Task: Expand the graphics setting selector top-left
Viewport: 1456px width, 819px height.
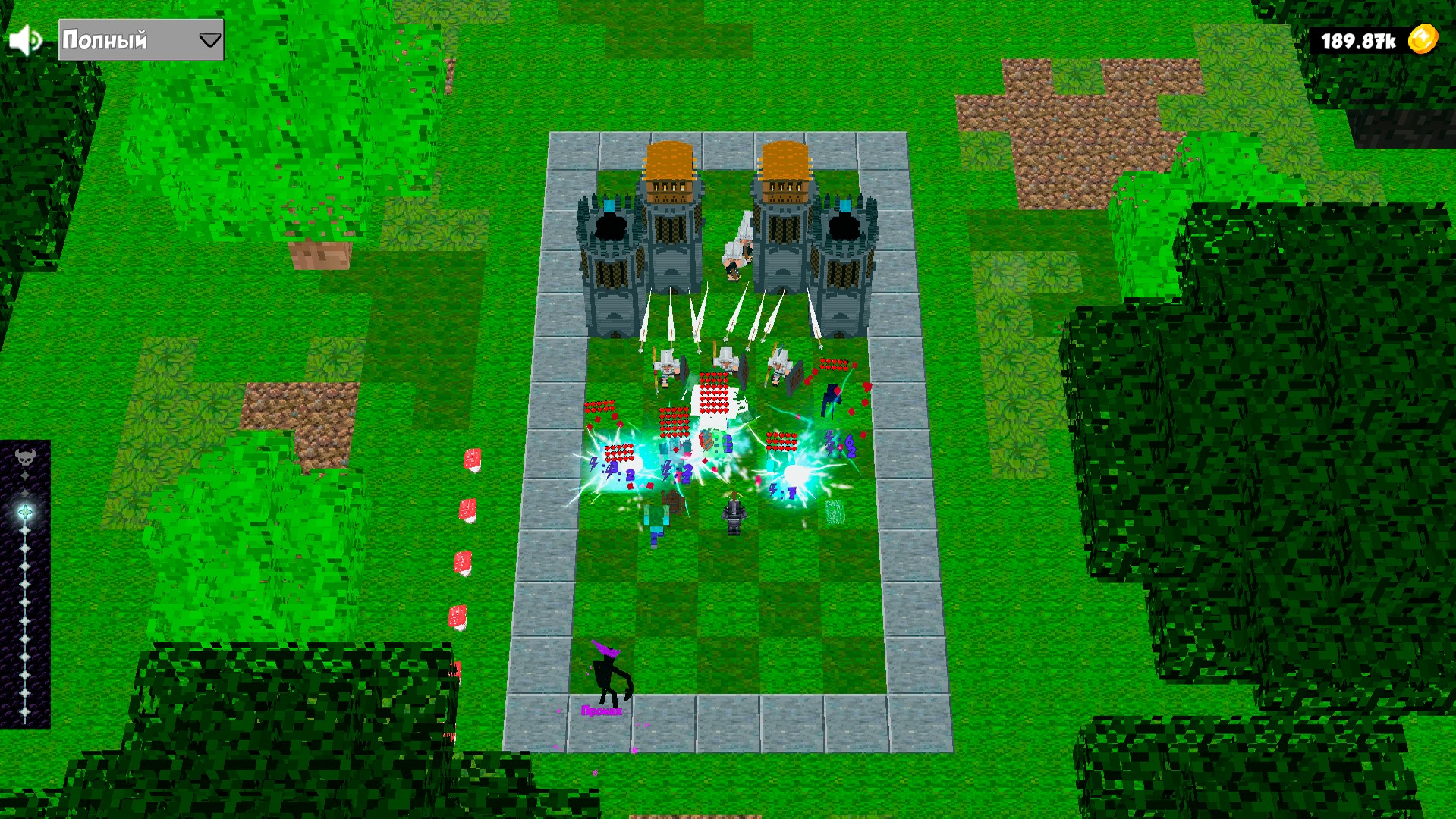Action: (139, 39)
